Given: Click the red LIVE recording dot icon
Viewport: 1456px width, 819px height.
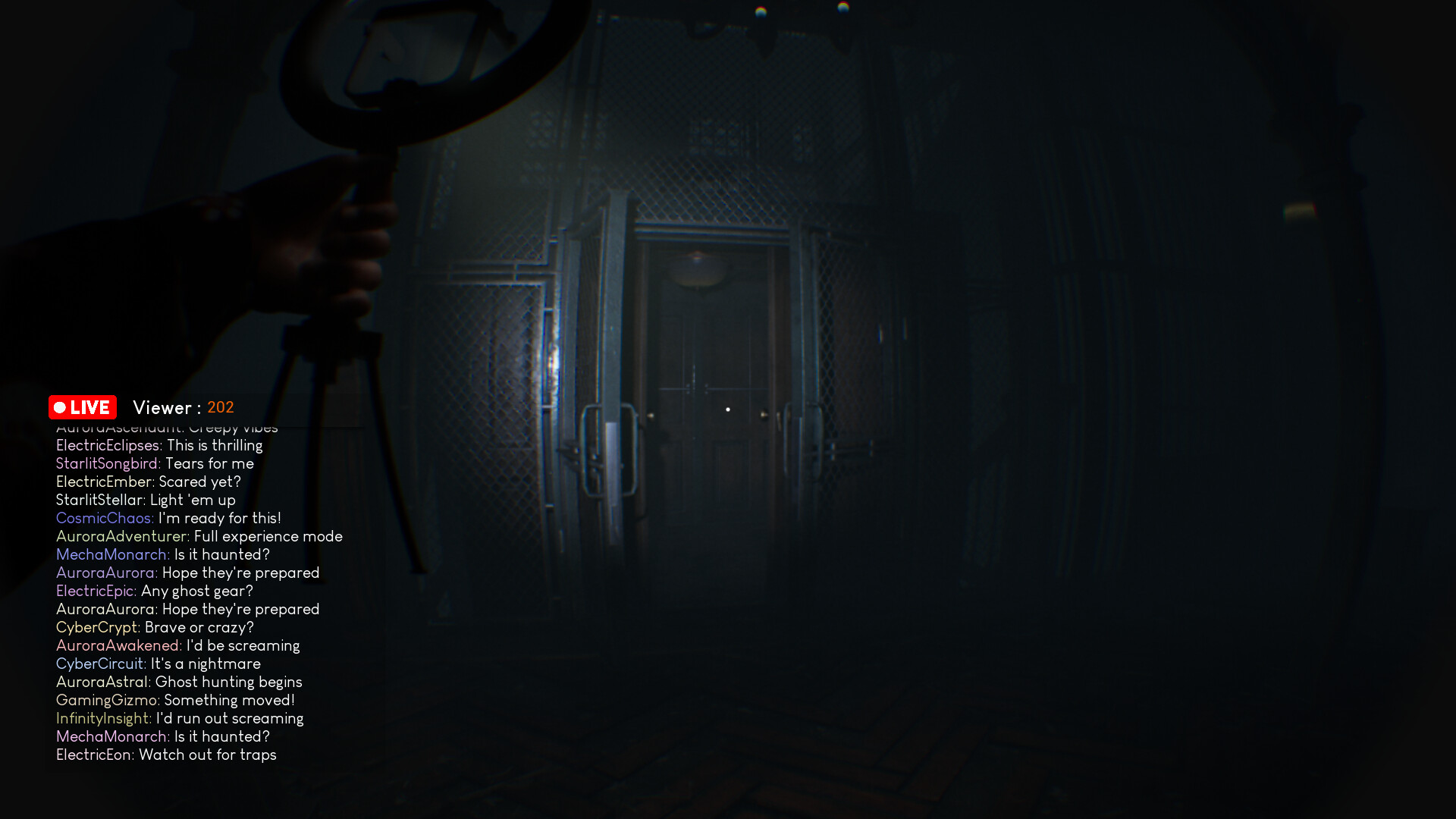Looking at the screenshot, I should 61,407.
